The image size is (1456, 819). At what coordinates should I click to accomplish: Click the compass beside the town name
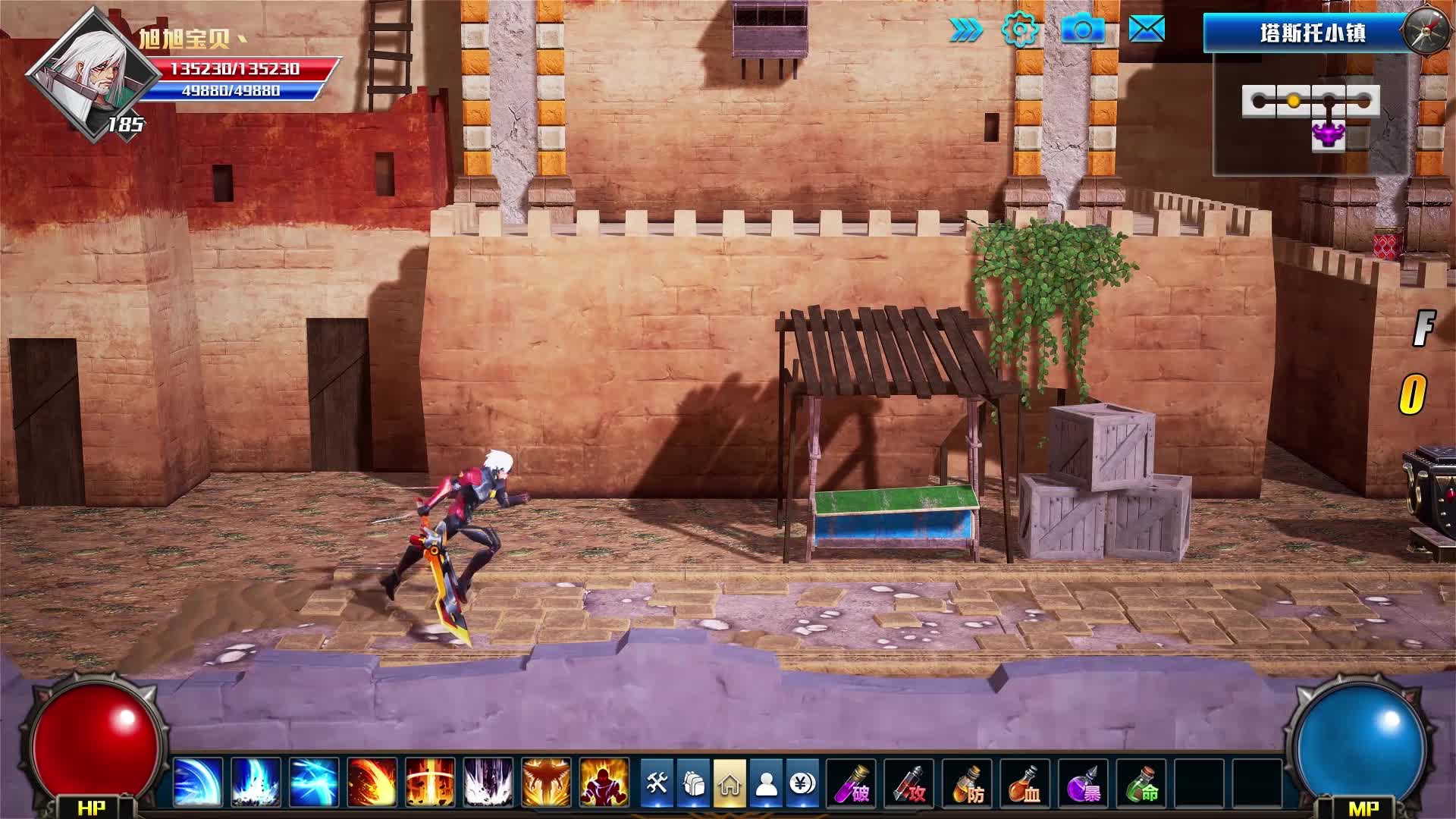[x=1426, y=32]
